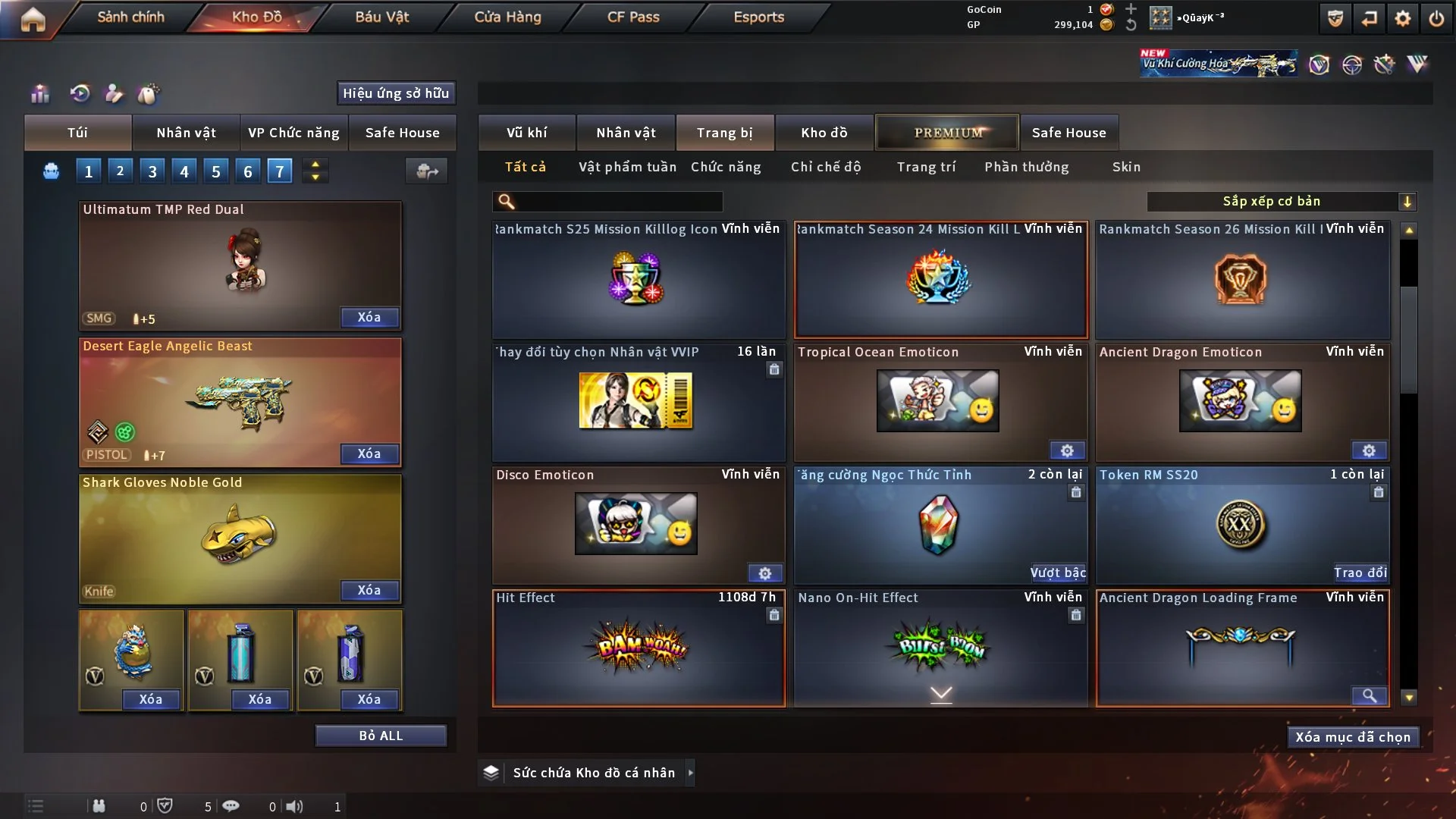1456x819 pixels.
Task: Open the CF Pass page
Action: tap(633, 17)
